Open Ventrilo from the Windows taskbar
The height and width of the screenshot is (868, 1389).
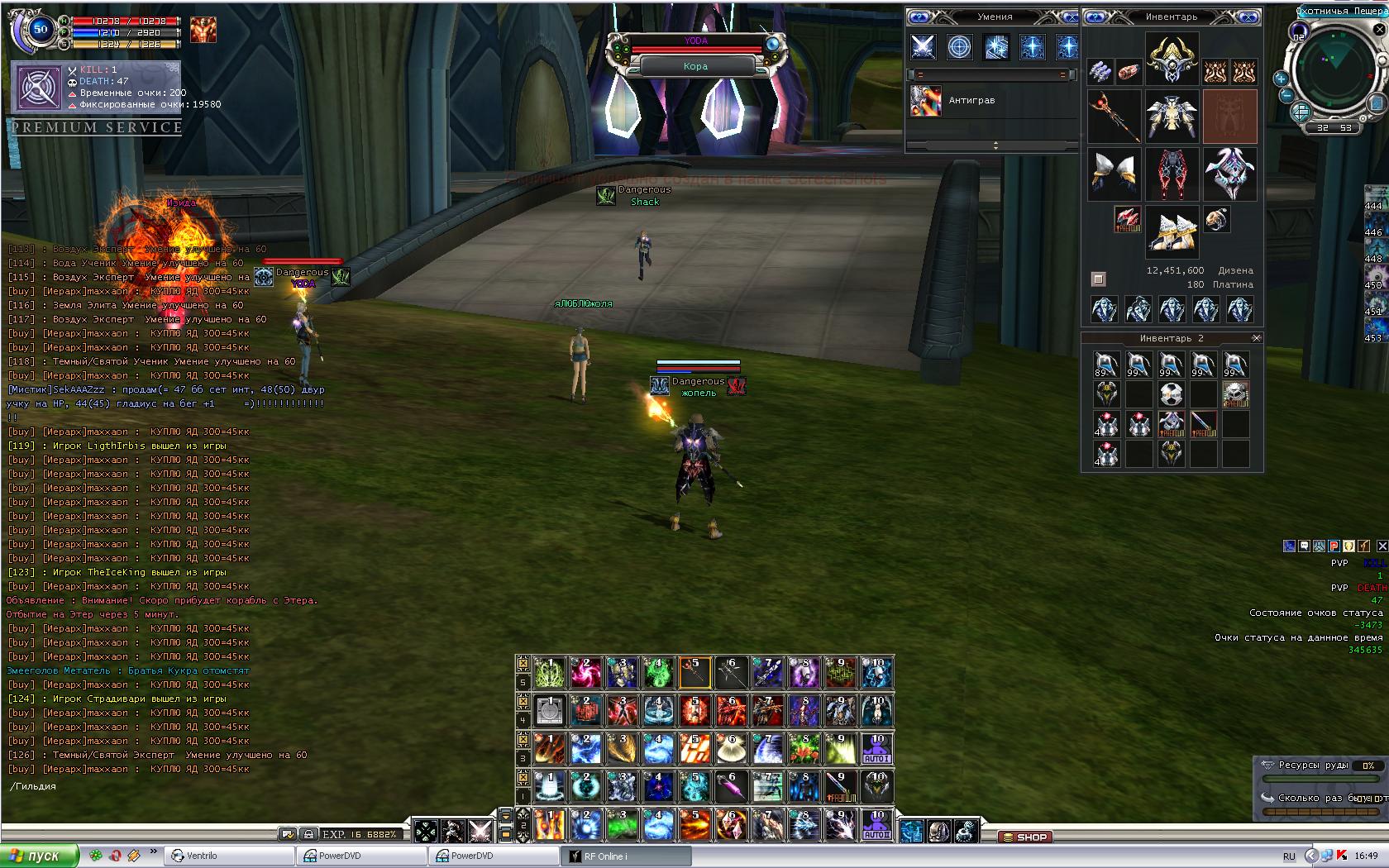(229, 856)
